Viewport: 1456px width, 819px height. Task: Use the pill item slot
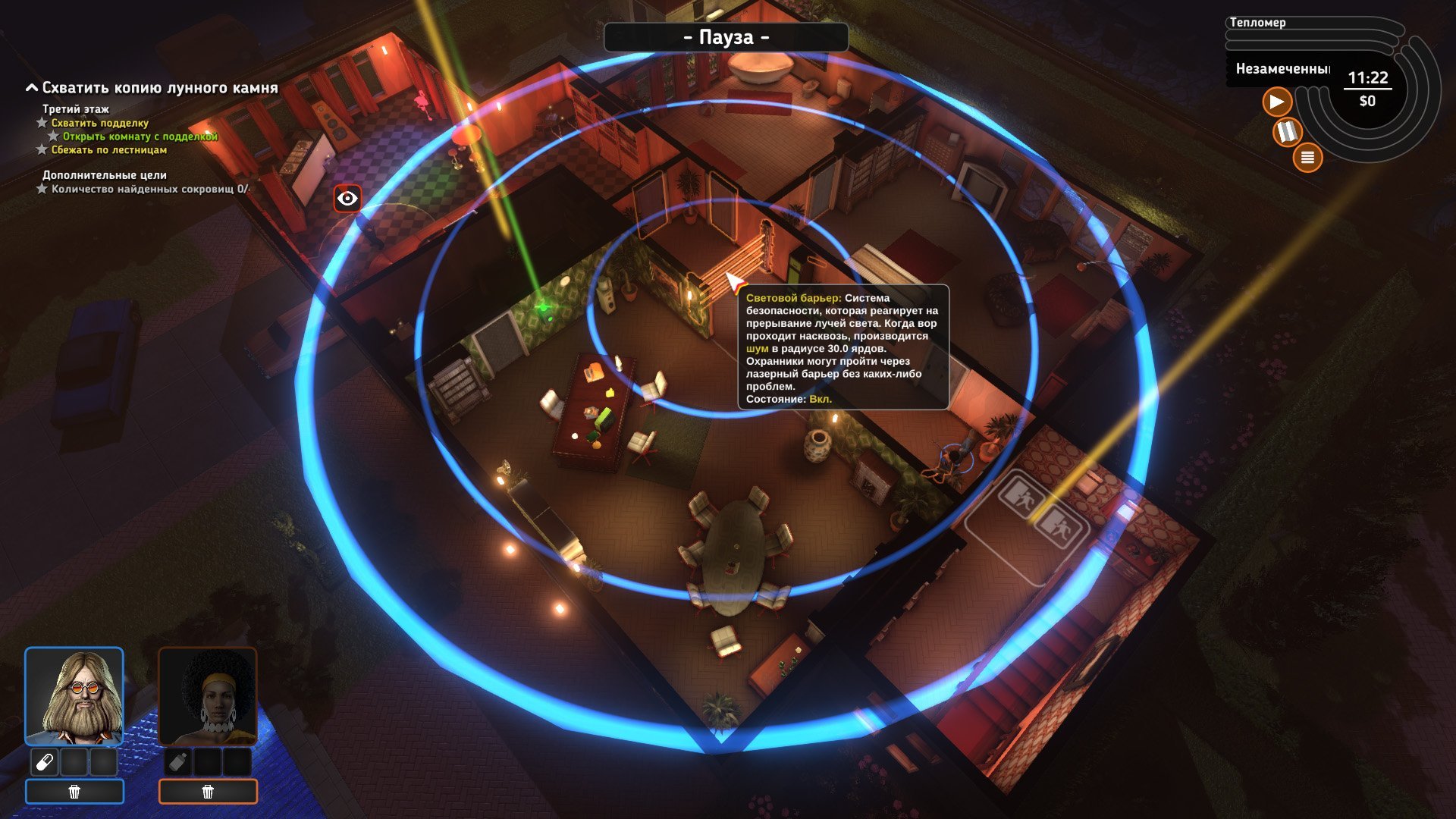point(45,761)
